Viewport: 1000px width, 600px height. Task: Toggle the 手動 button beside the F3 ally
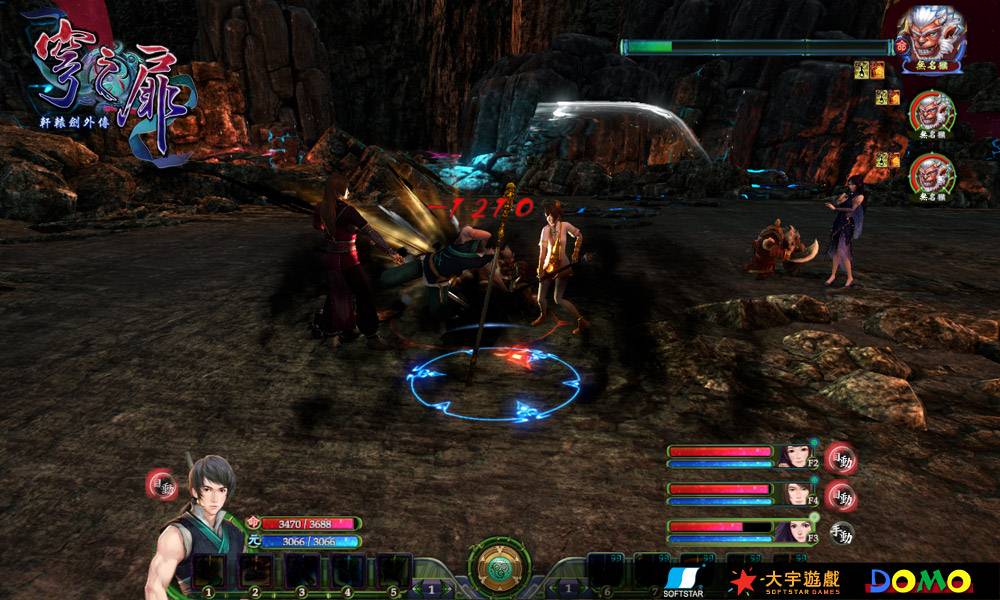pos(842,532)
